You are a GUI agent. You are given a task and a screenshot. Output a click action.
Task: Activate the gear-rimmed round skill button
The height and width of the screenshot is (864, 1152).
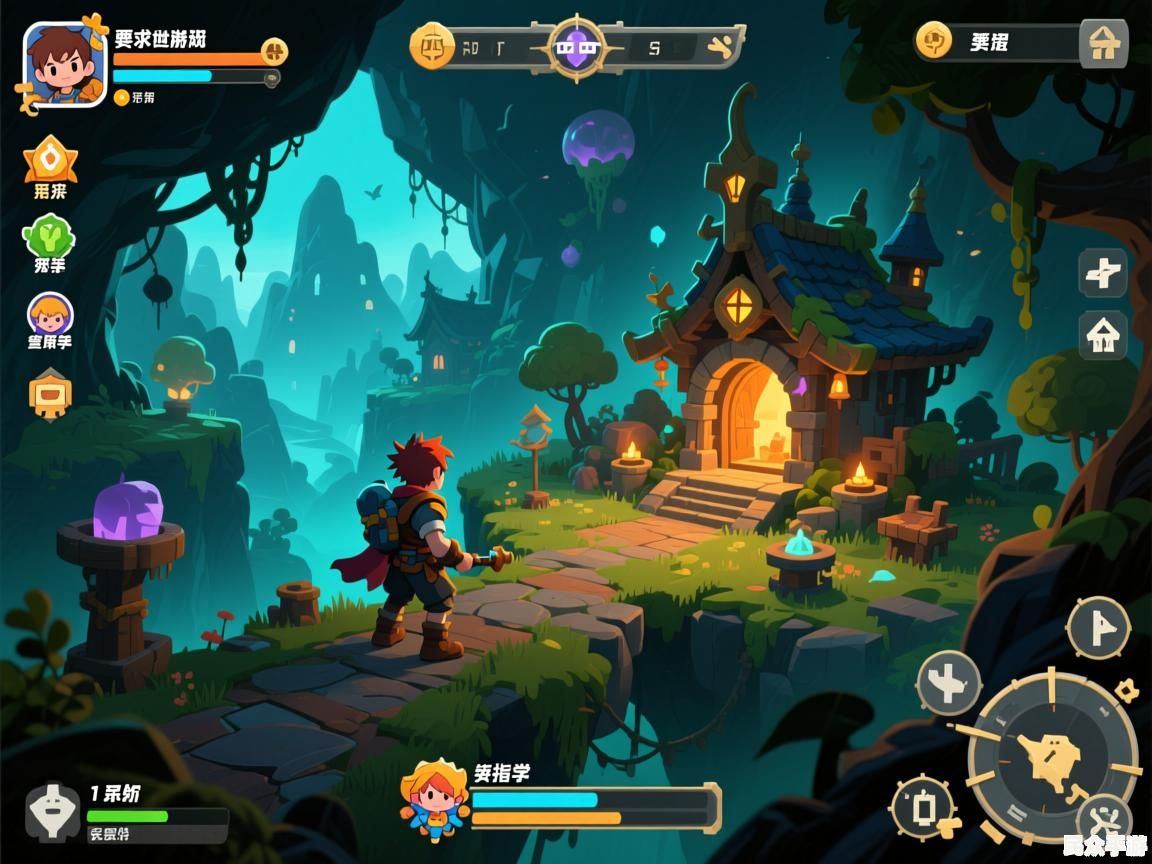(x=924, y=808)
